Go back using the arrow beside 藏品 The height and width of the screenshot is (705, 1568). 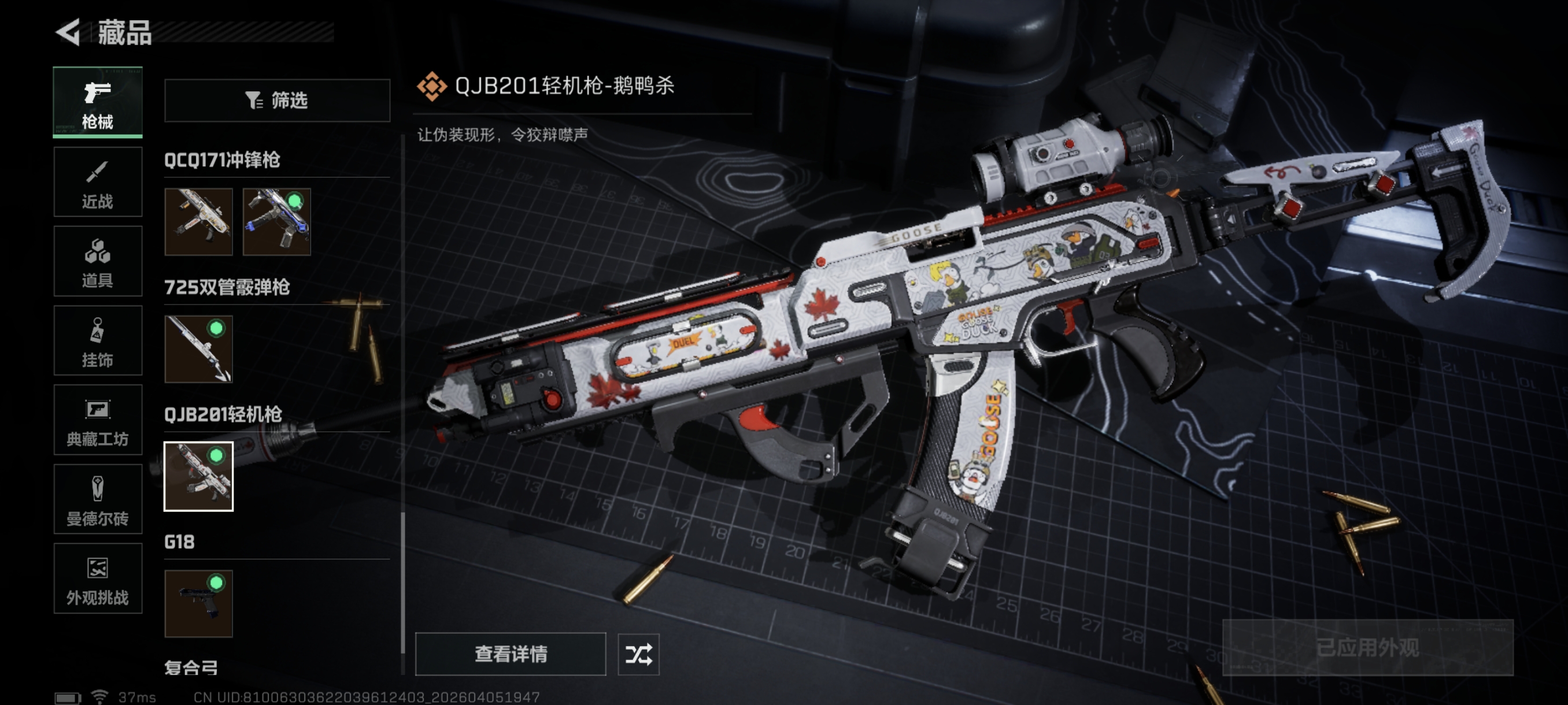pyautogui.click(x=68, y=32)
